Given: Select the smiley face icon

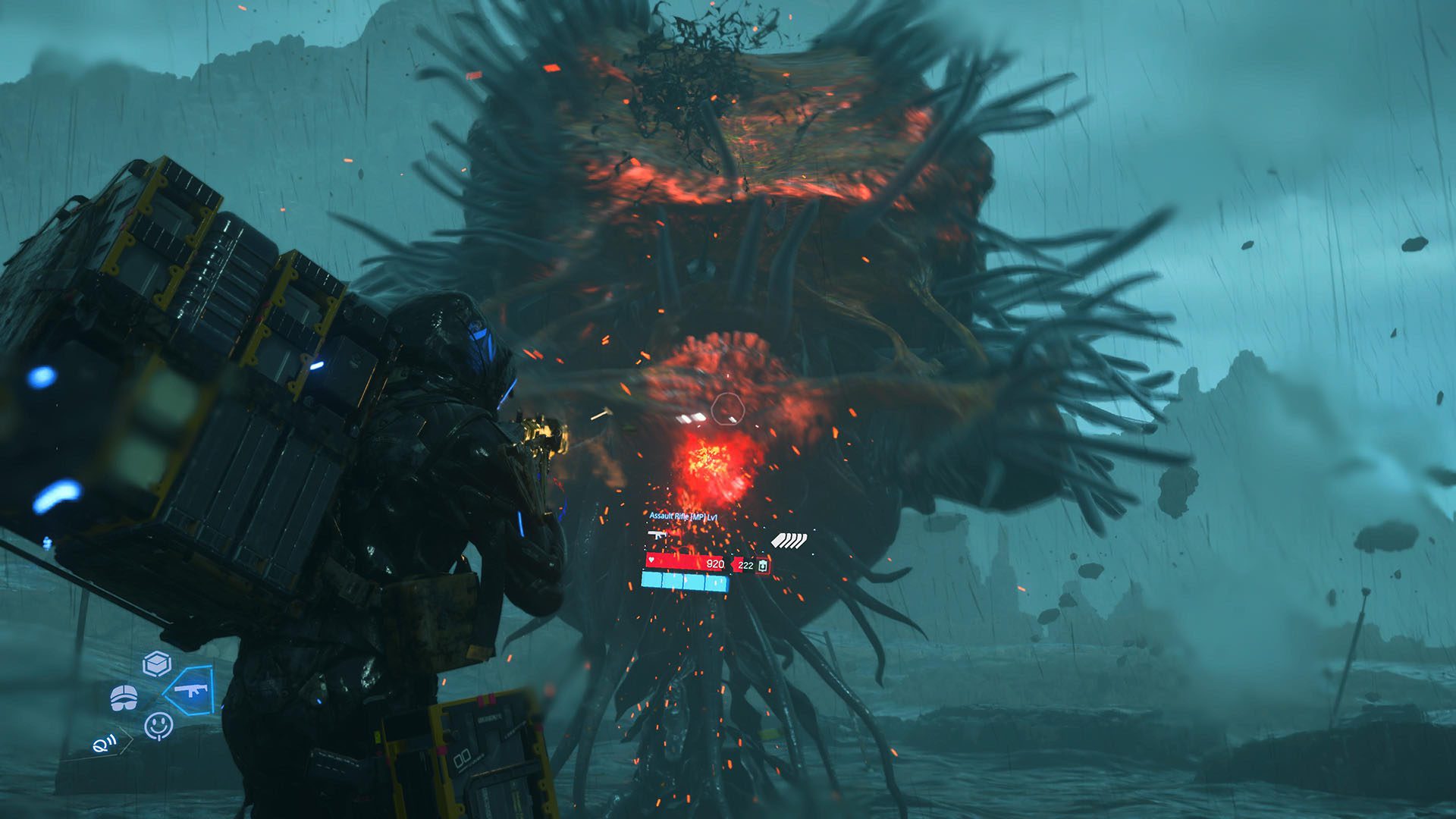Looking at the screenshot, I should (x=158, y=726).
